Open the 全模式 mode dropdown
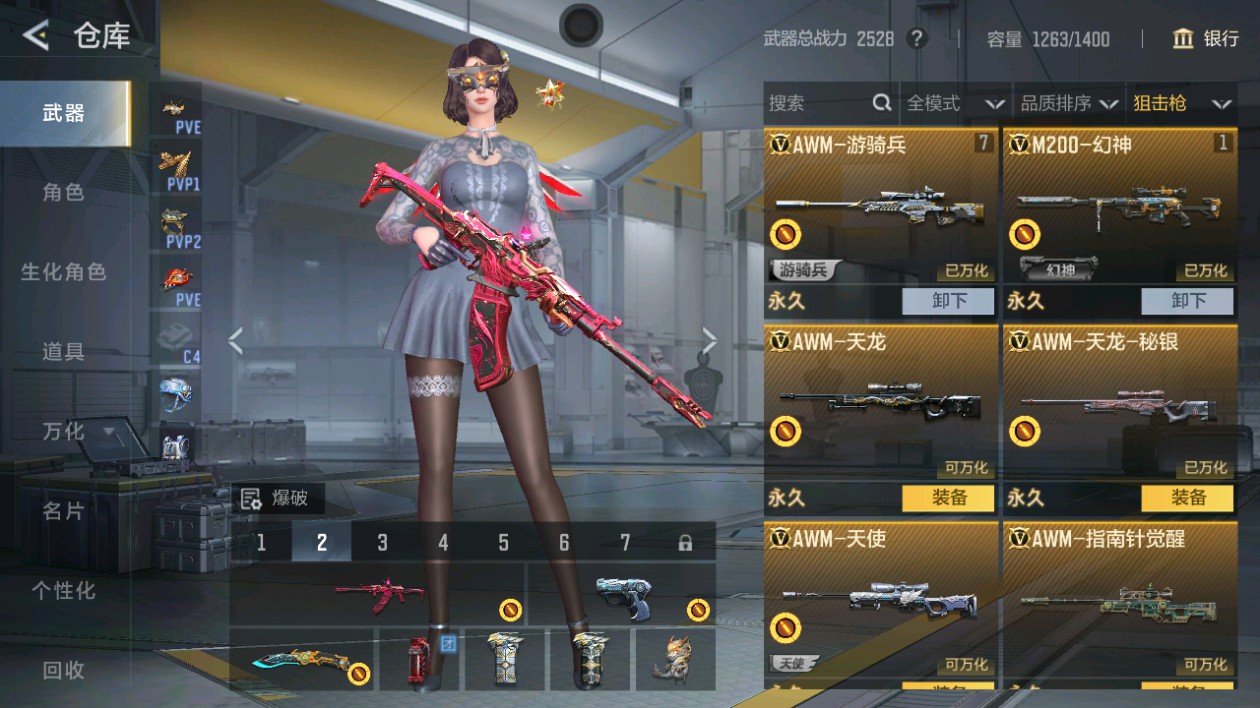 pos(955,103)
